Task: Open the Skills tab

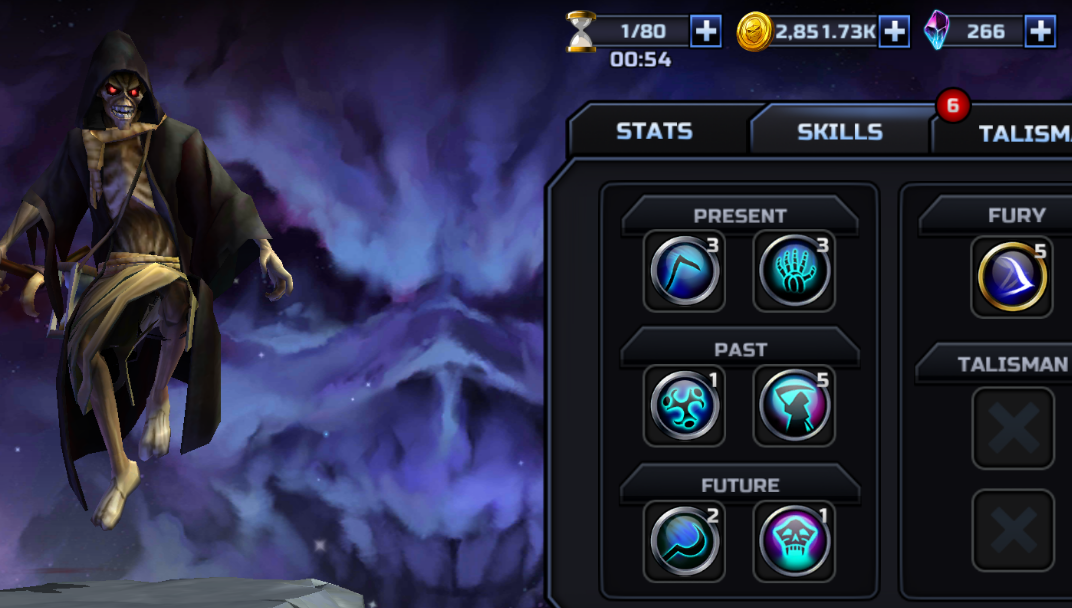Action: point(839,131)
